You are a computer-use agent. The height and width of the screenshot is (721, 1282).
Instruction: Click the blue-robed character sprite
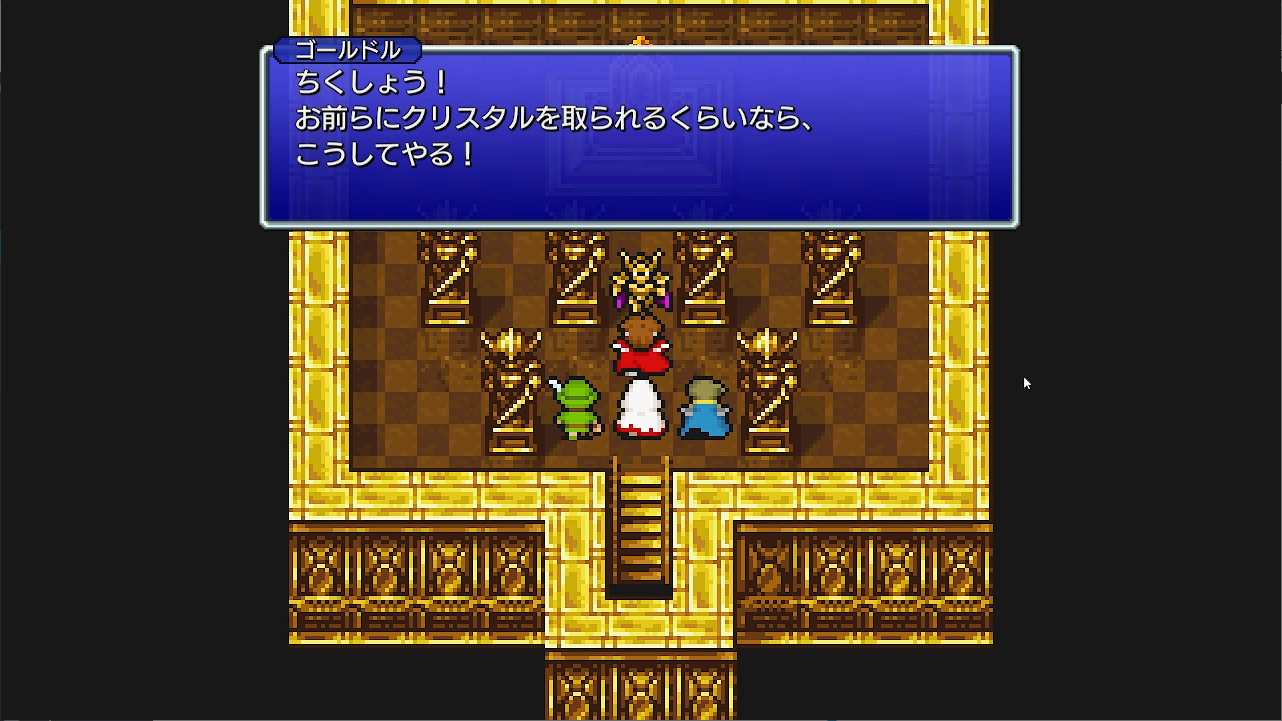pyautogui.click(x=705, y=410)
